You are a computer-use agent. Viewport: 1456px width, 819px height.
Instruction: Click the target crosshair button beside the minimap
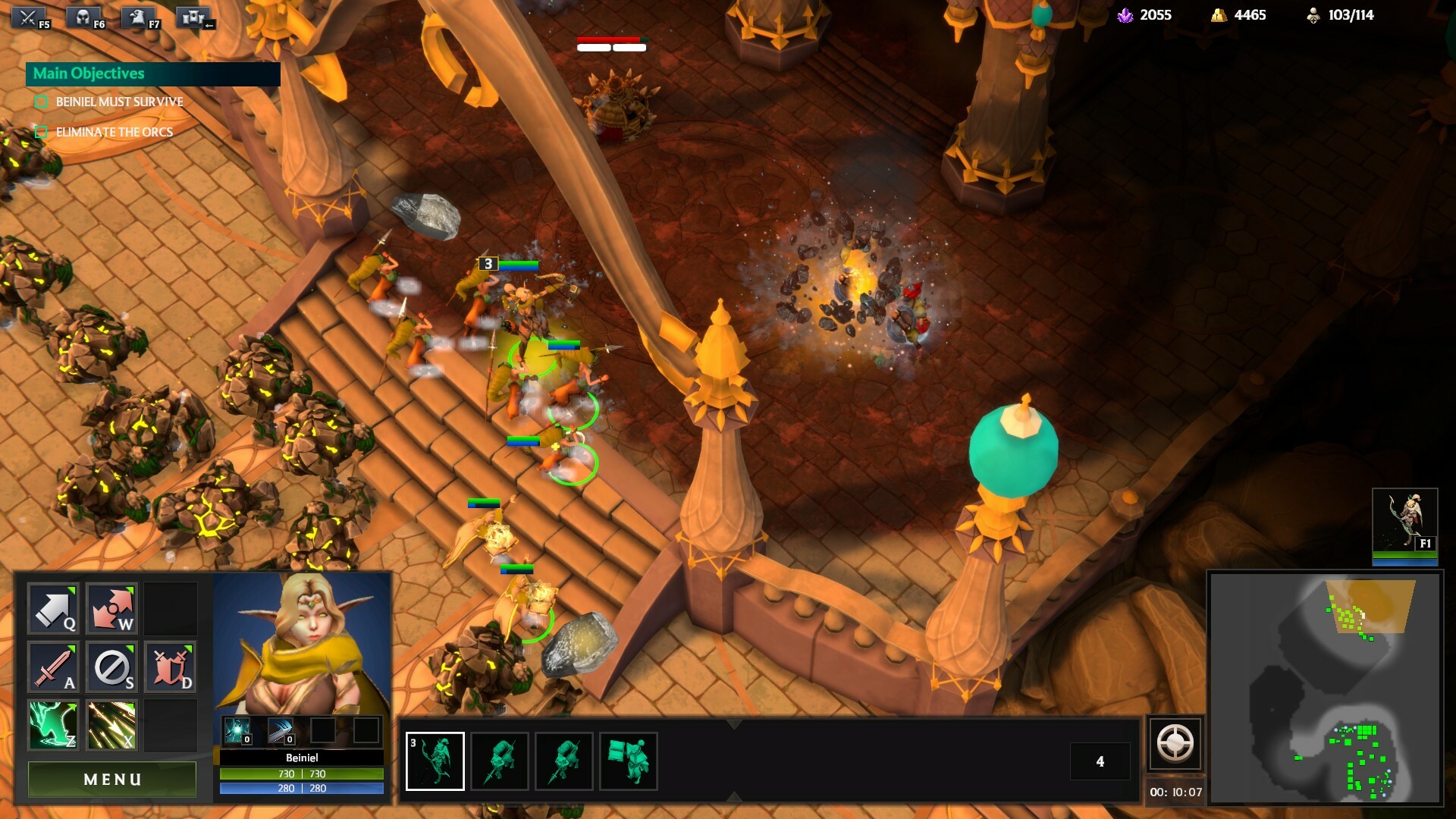(x=1175, y=744)
